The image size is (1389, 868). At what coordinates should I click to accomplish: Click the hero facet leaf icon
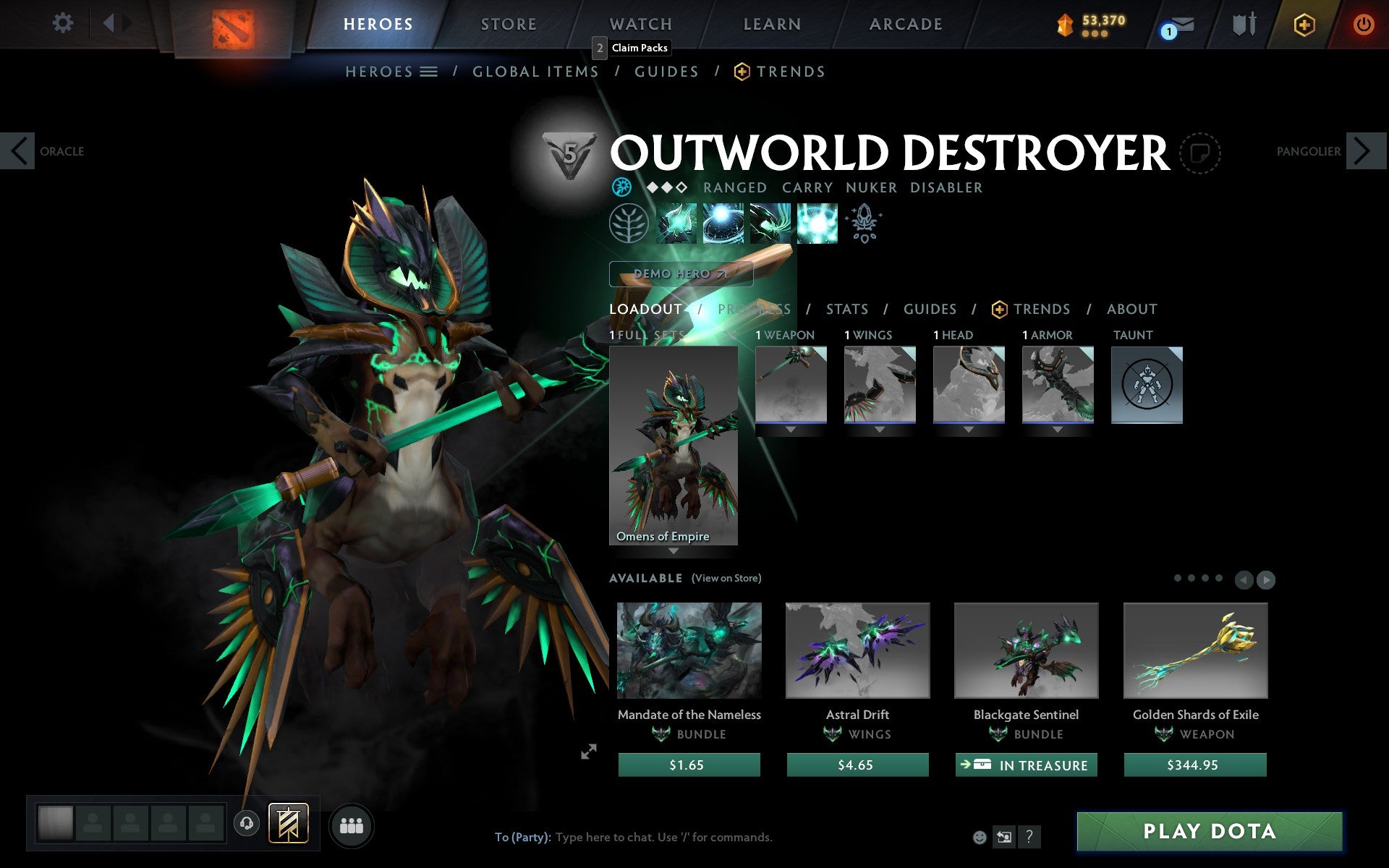click(x=629, y=222)
